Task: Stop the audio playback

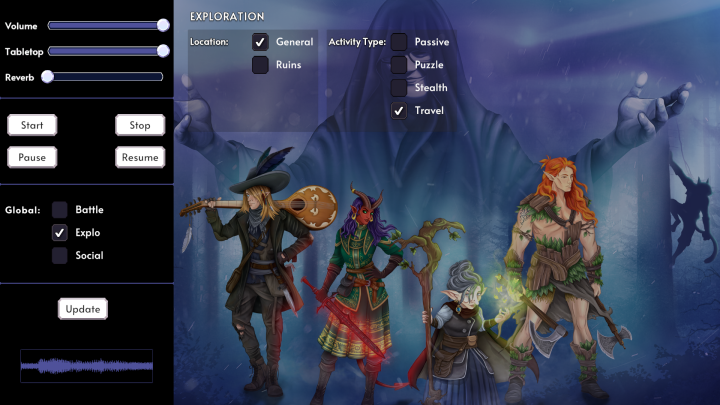Action: pyautogui.click(x=140, y=125)
